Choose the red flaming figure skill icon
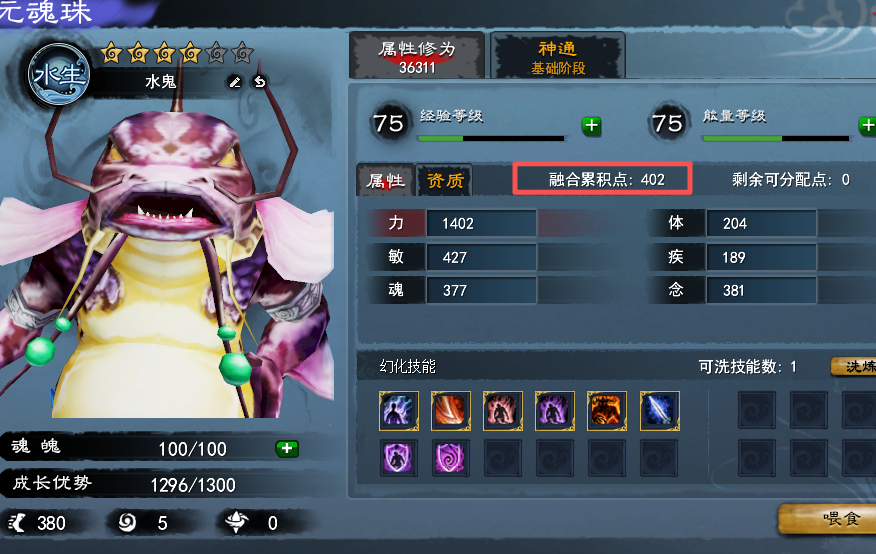Viewport: 876px width, 554px height. tap(503, 410)
